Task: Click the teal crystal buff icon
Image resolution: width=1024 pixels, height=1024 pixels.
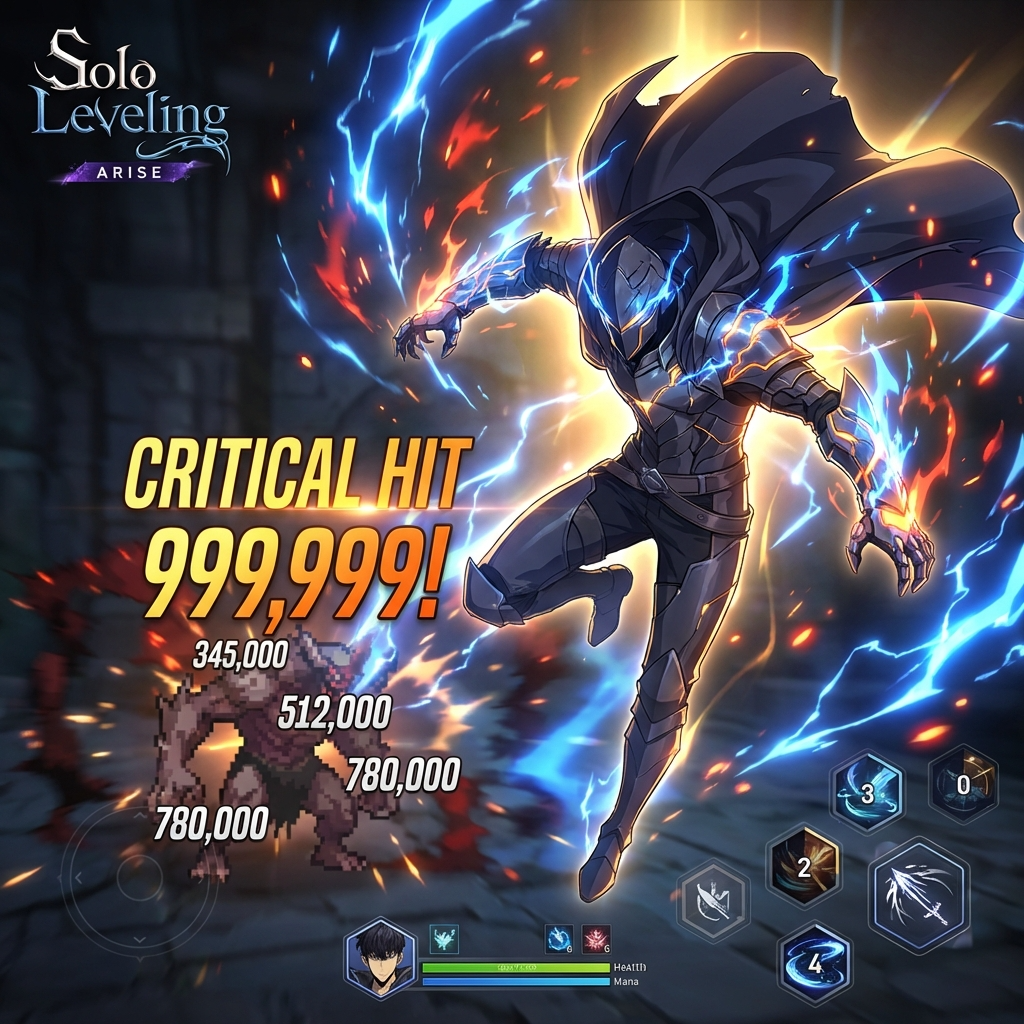Action: [443, 939]
